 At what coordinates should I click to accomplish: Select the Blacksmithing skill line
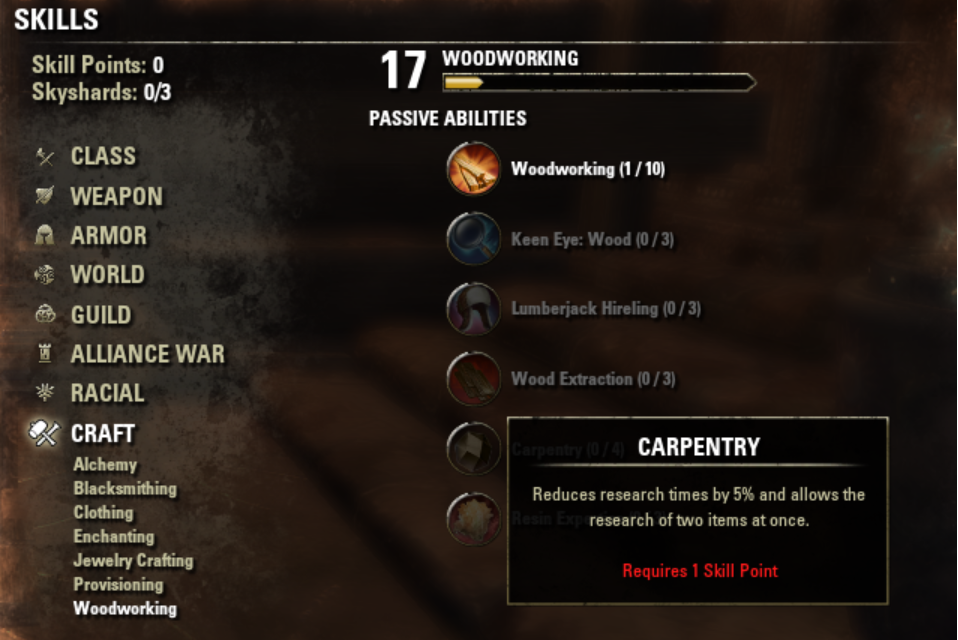125,489
